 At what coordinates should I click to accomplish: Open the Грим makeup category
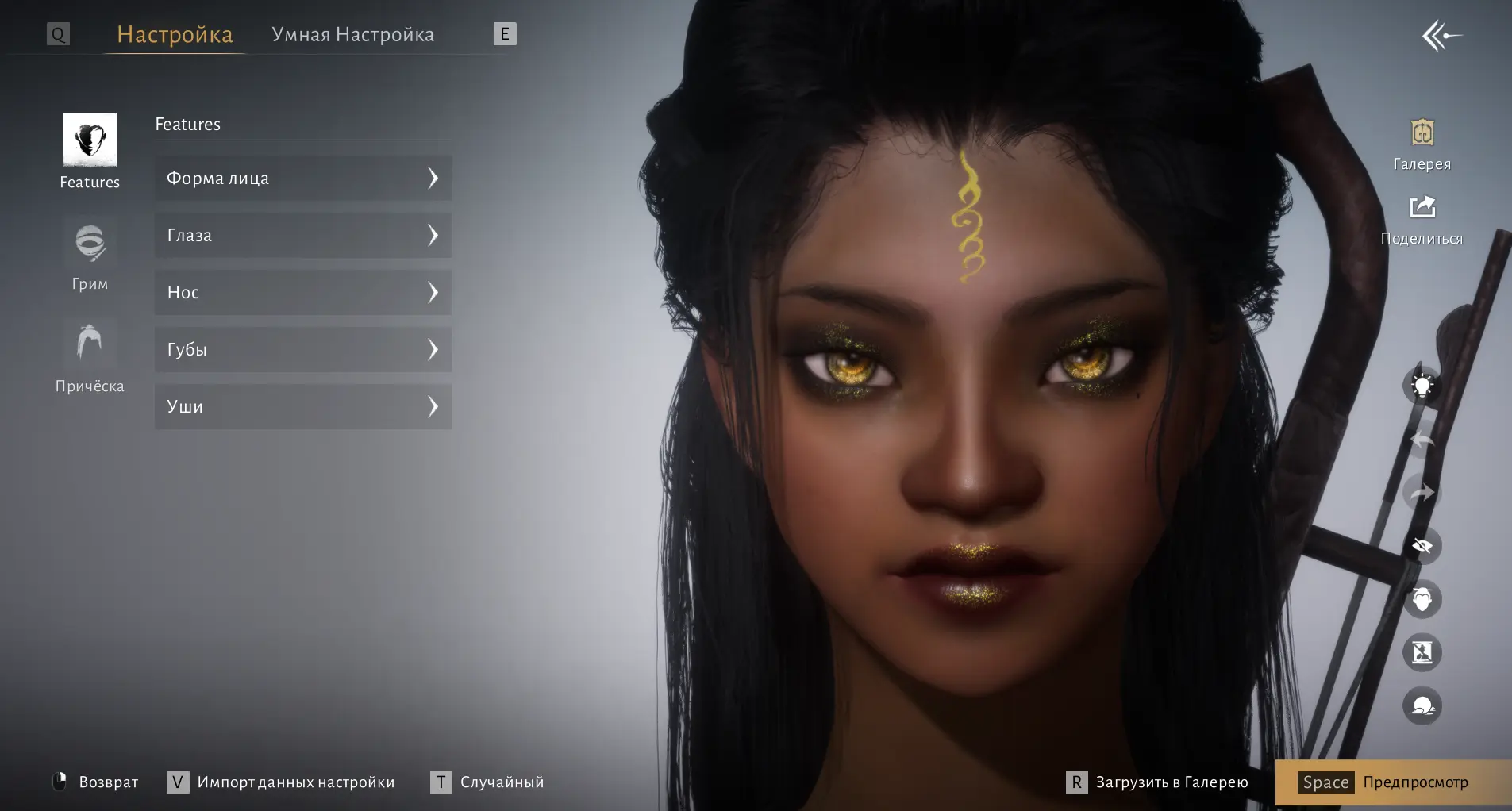coord(90,256)
